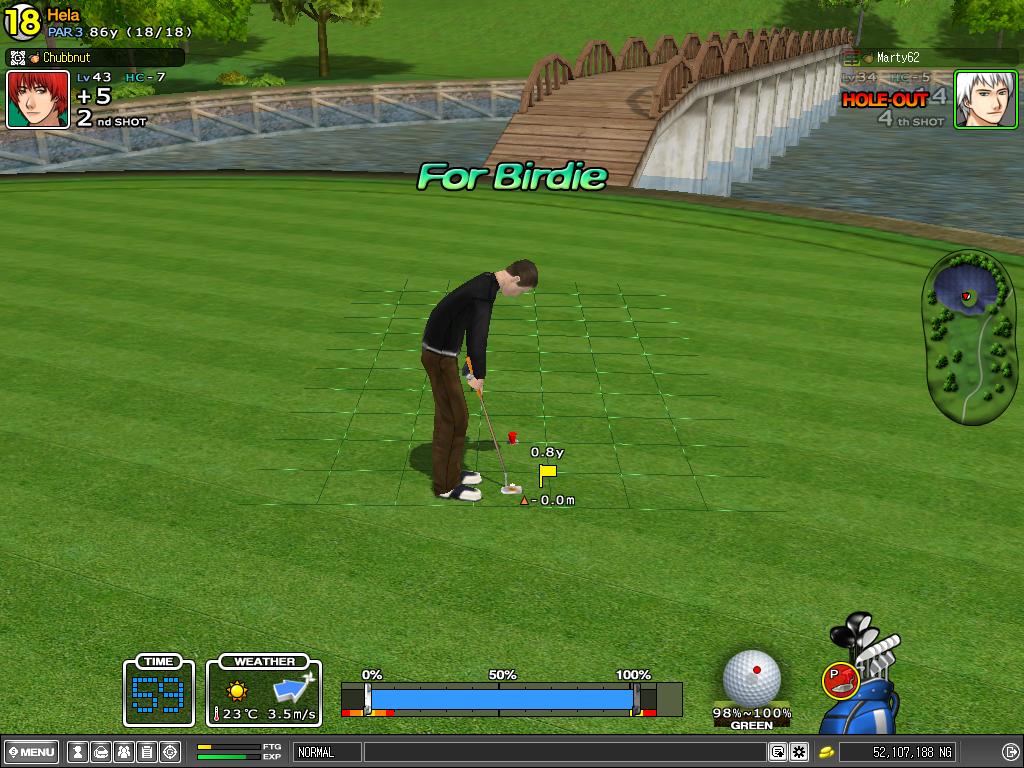Click the exit arrow icon
Screen dimensions: 1024x768
tap(1009, 752)
